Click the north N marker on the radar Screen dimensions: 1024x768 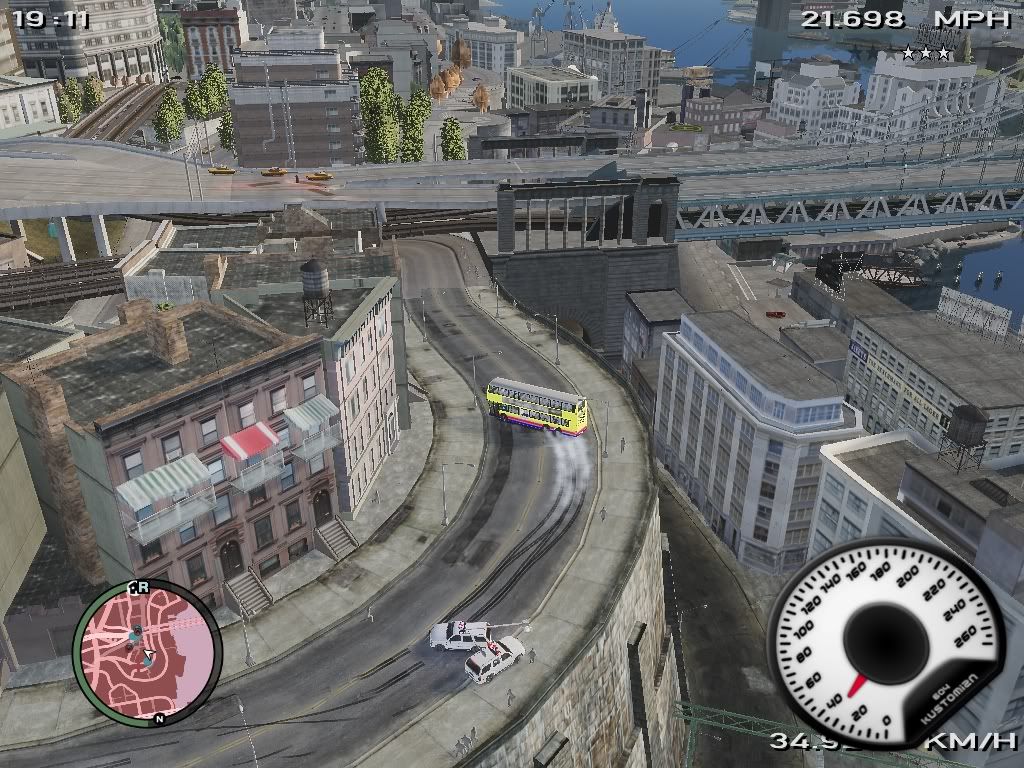[159, 717]
